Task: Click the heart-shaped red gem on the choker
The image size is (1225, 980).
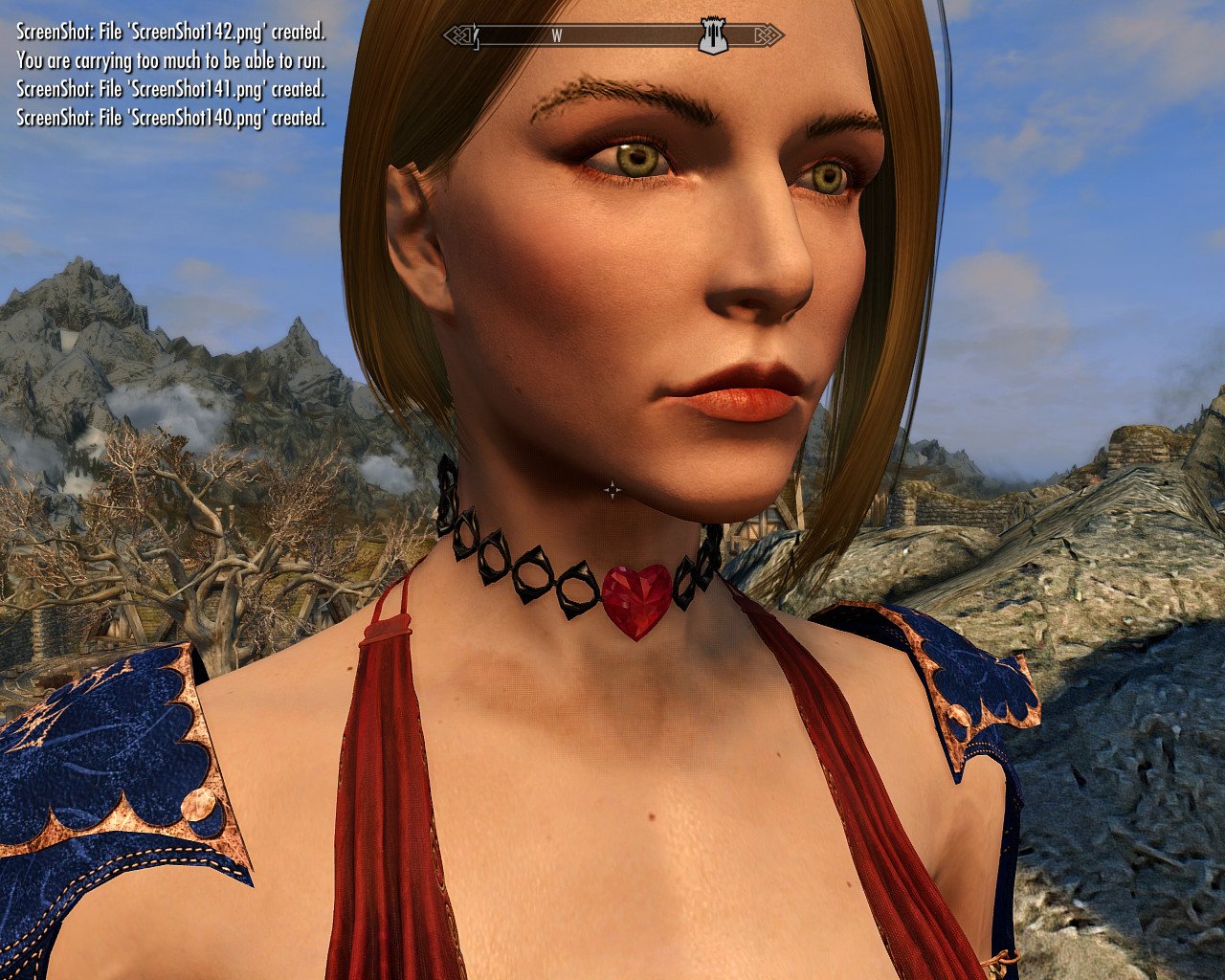Action: (635, 600)
